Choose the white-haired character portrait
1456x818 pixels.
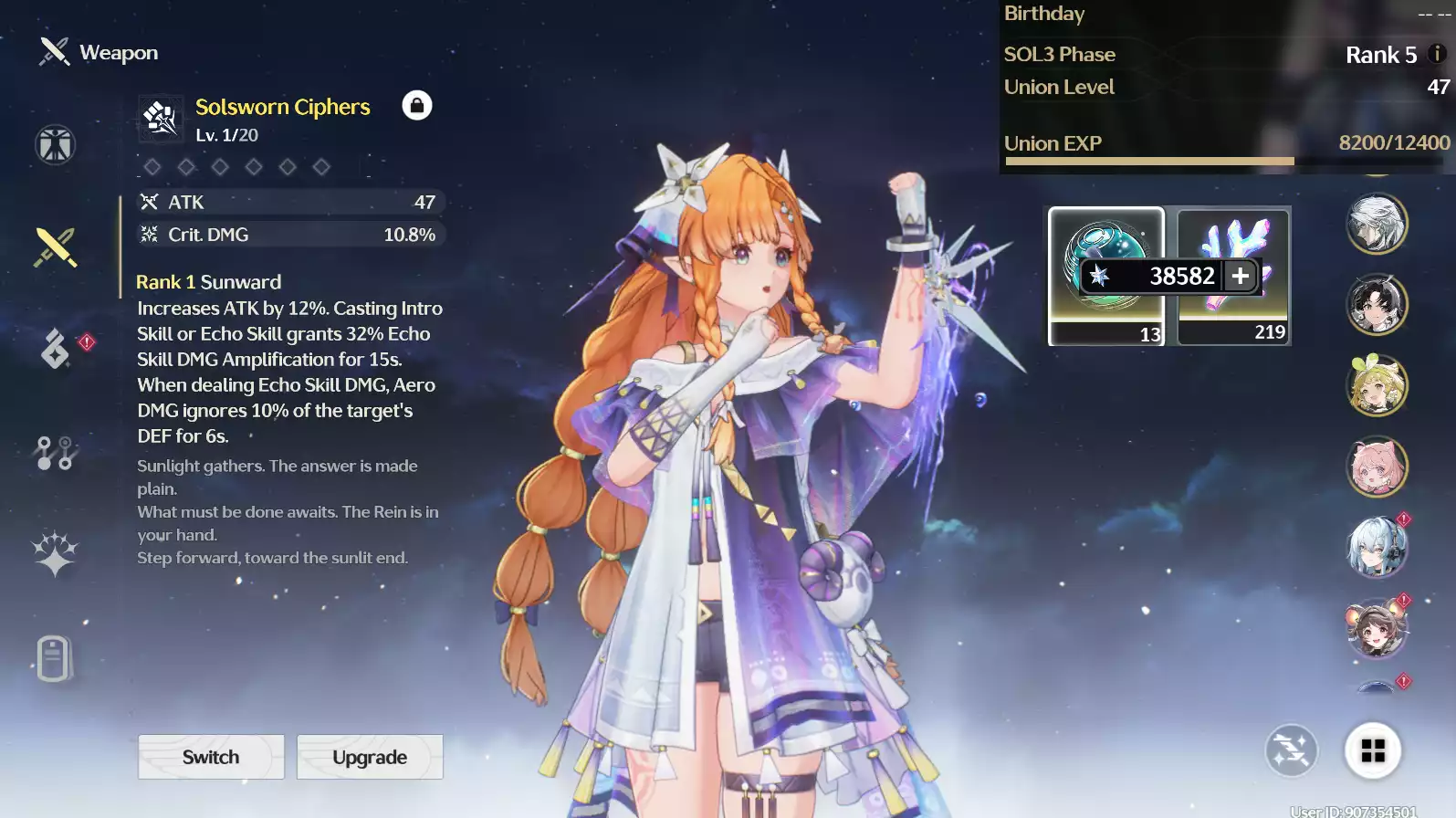1377,224
